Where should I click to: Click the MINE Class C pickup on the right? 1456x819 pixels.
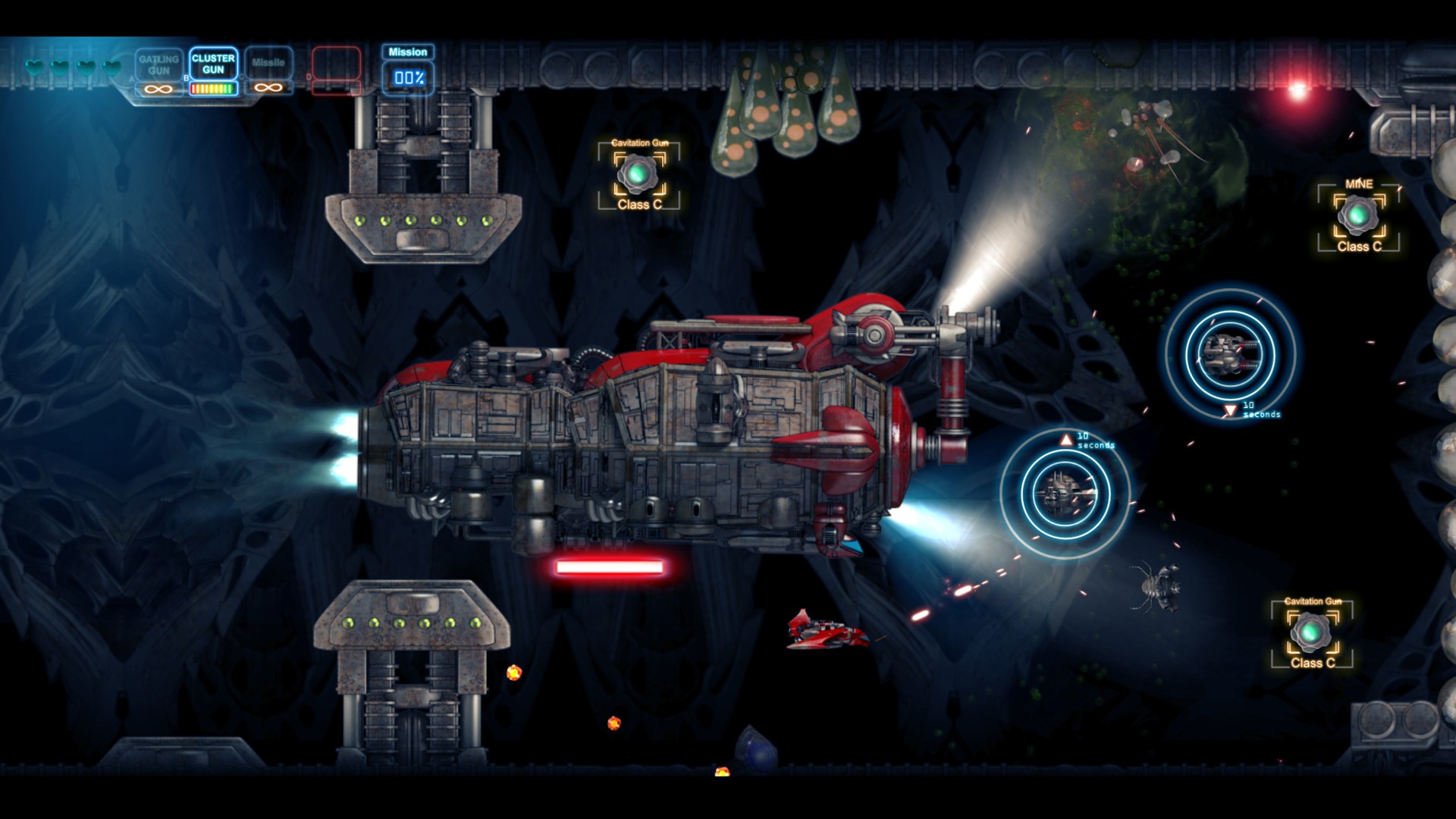click(x=1358, y=215)
